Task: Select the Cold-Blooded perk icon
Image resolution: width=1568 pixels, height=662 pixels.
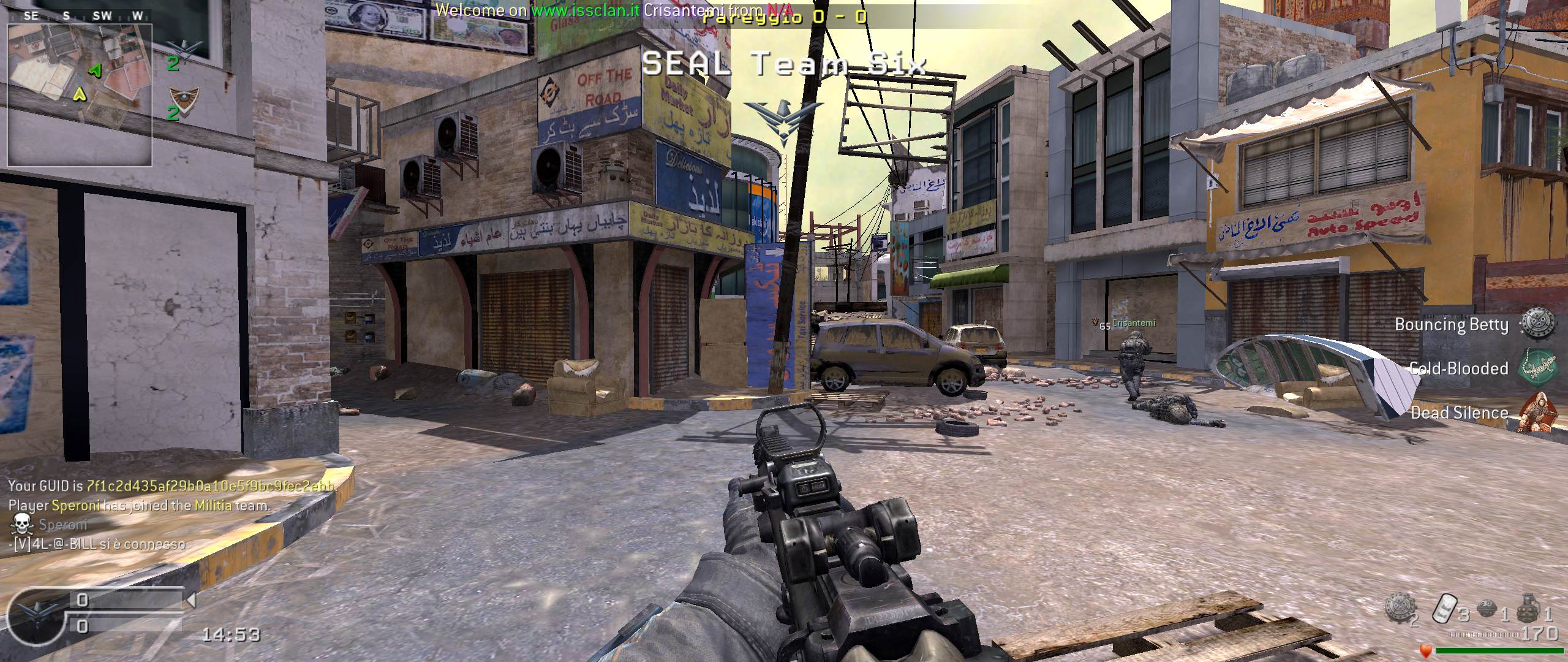Action: [x=1536, y=368]
